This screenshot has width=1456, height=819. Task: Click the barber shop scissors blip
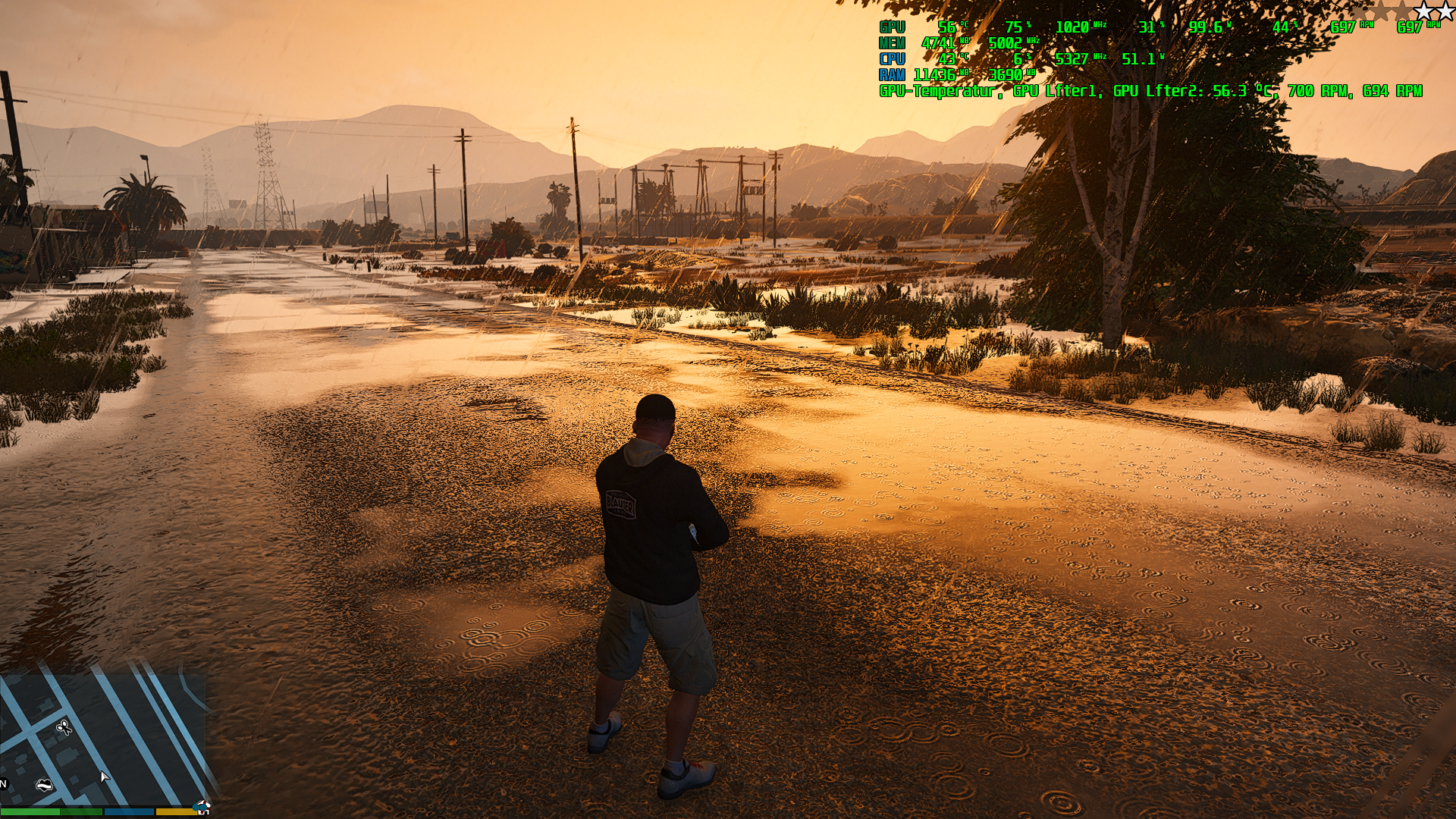tap(65, 727)
